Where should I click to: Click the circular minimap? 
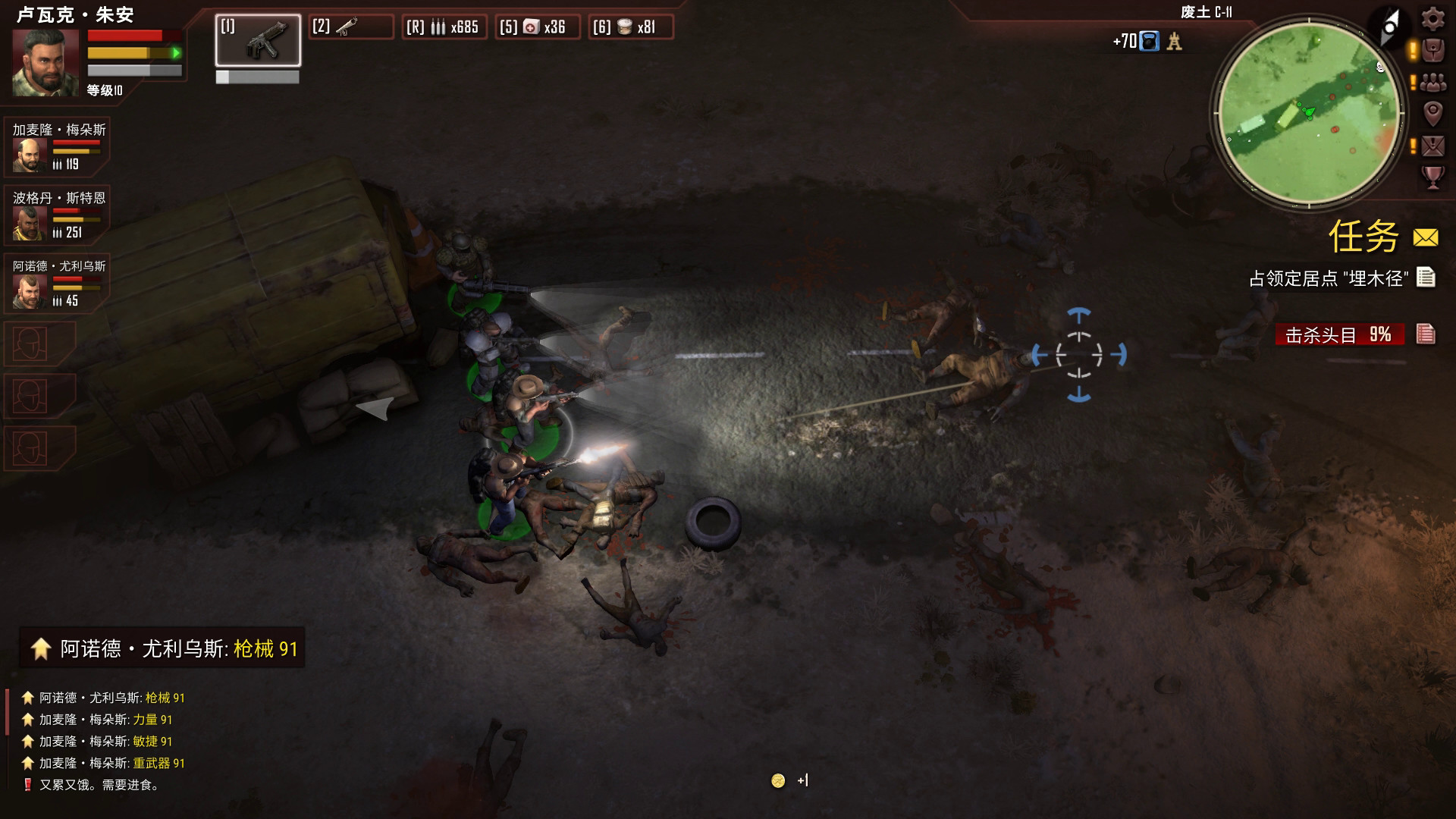(1308, 114)
